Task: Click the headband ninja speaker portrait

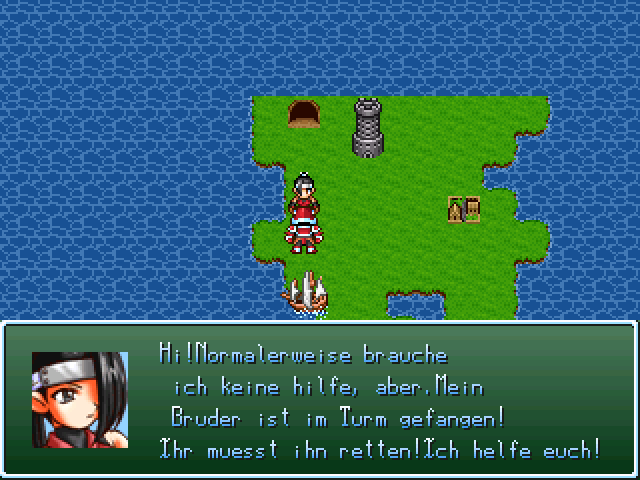Action: (79, 400)
